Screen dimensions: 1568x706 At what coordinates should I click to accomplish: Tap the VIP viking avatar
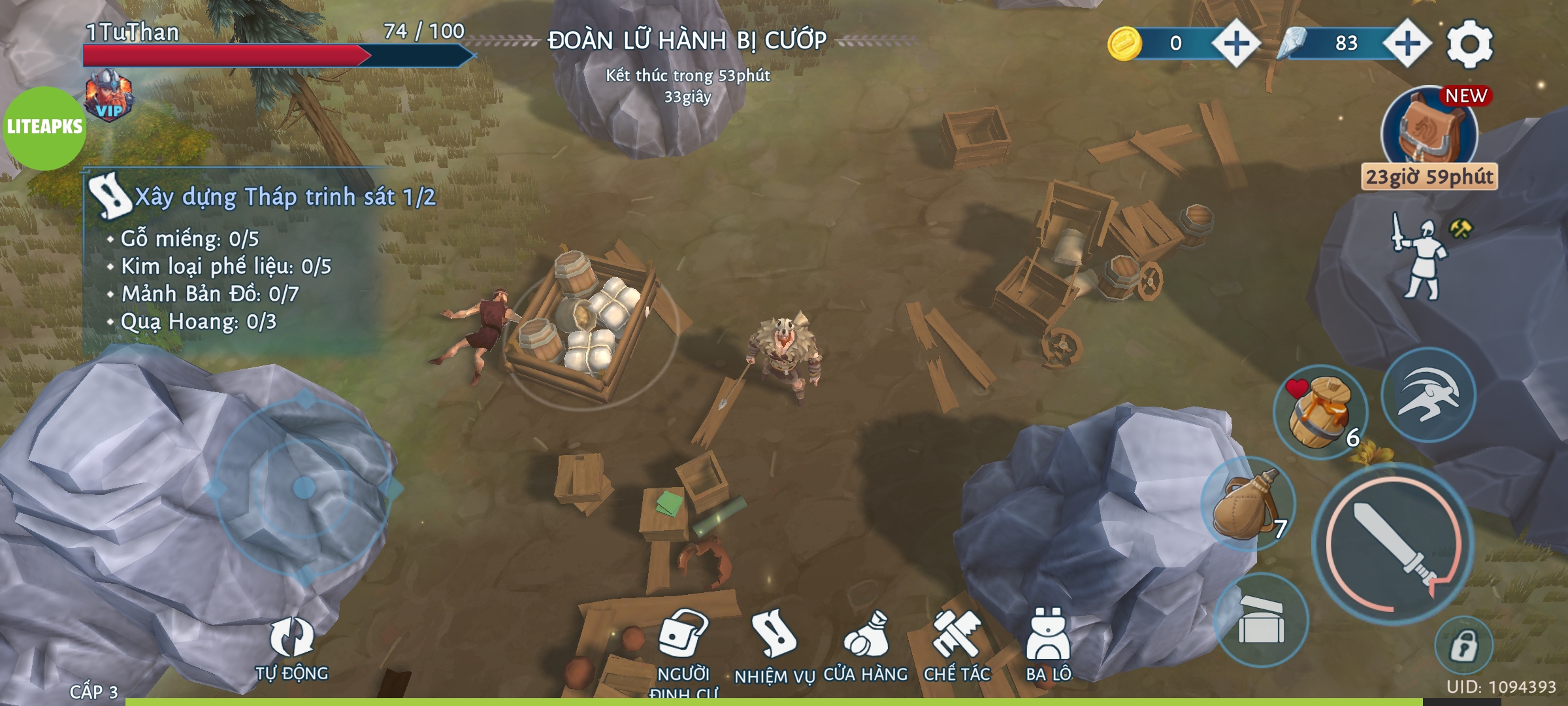[109, 96]
